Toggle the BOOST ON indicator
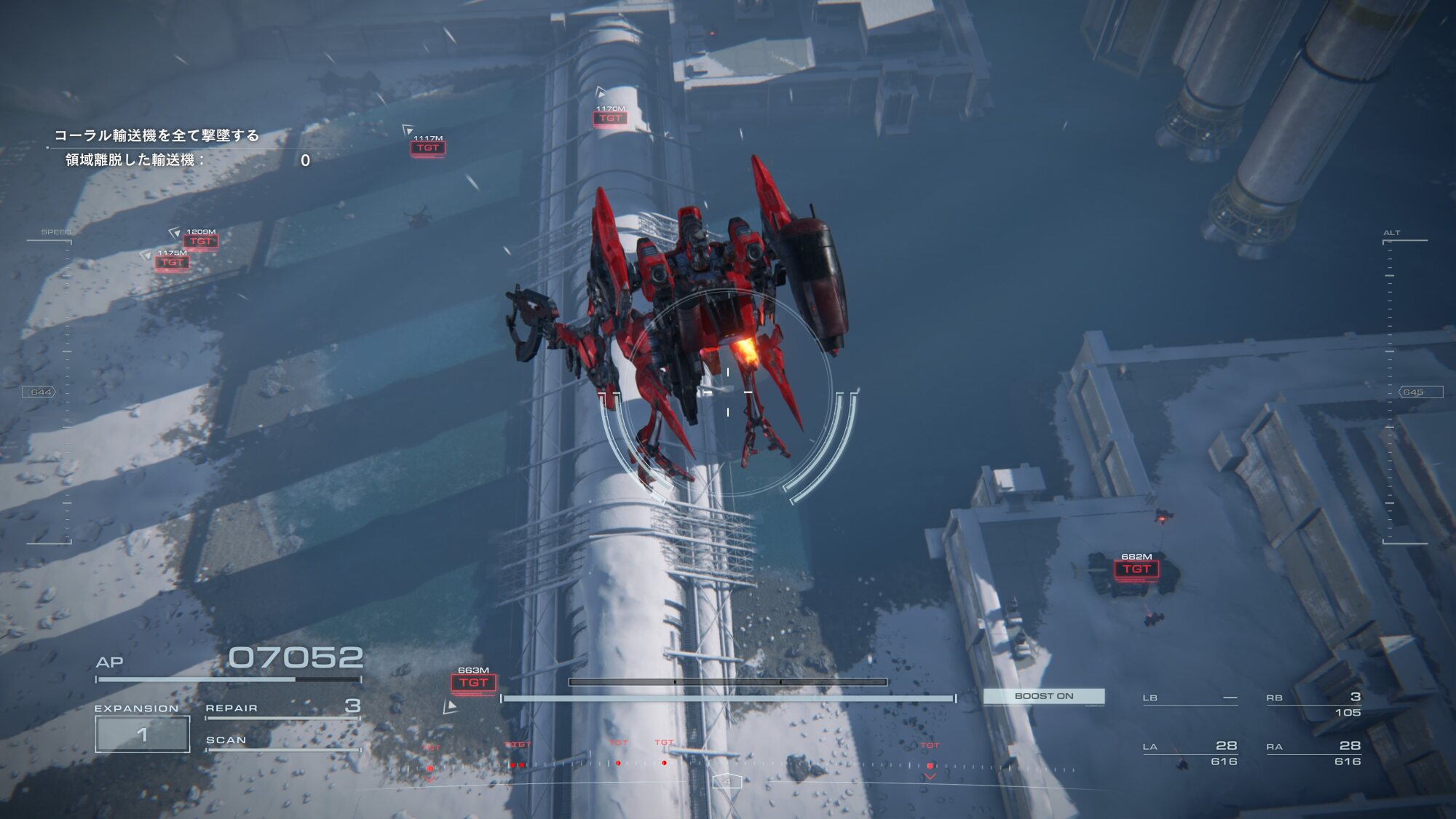 [x=1043, y=696]
